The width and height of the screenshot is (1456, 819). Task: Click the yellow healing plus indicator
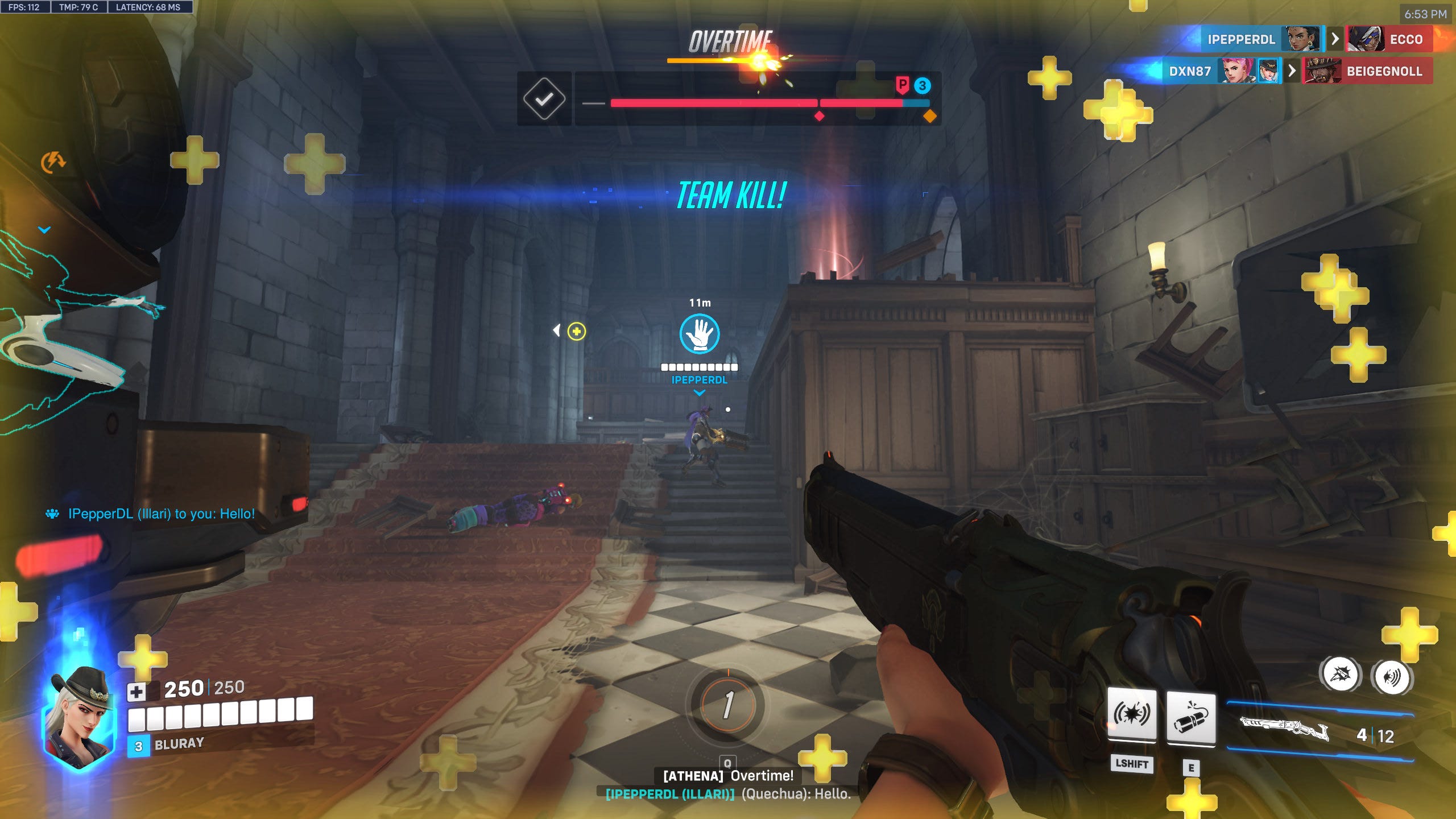tap(576, 331)
